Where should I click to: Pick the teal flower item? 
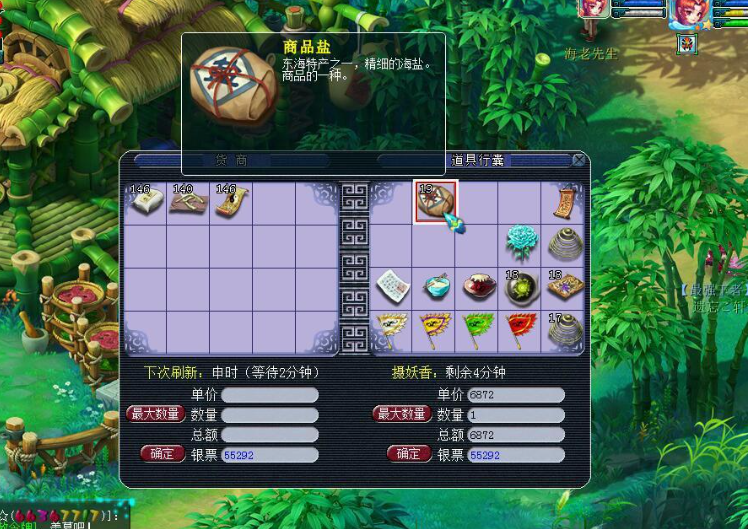(x=522, y=244)
